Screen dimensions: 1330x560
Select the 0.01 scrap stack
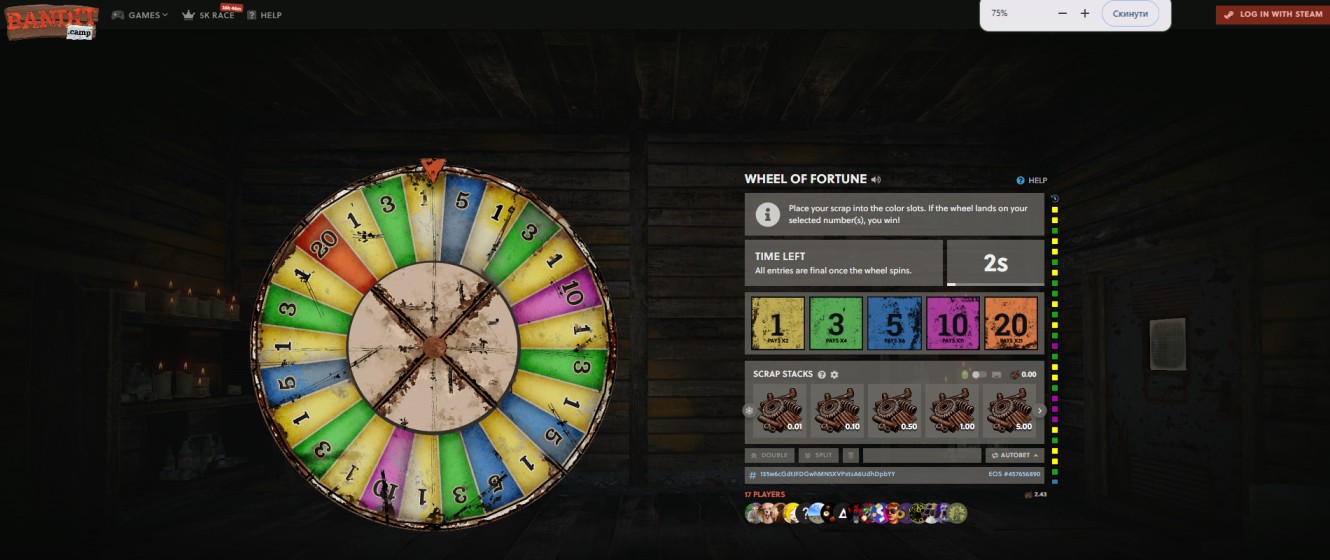(778, 411)
